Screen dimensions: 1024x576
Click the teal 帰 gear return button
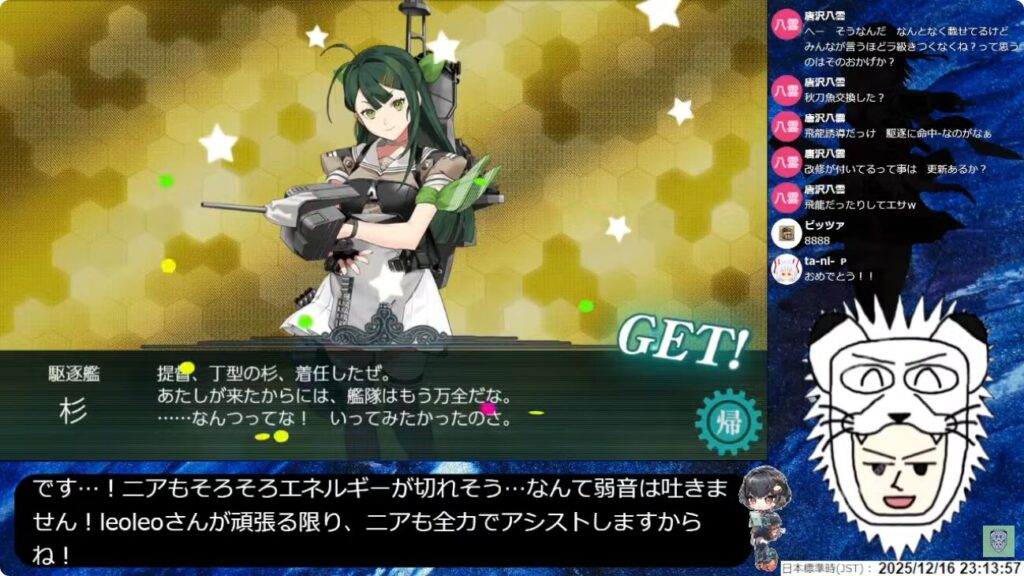pyautogui.click(x=728, y=421)
